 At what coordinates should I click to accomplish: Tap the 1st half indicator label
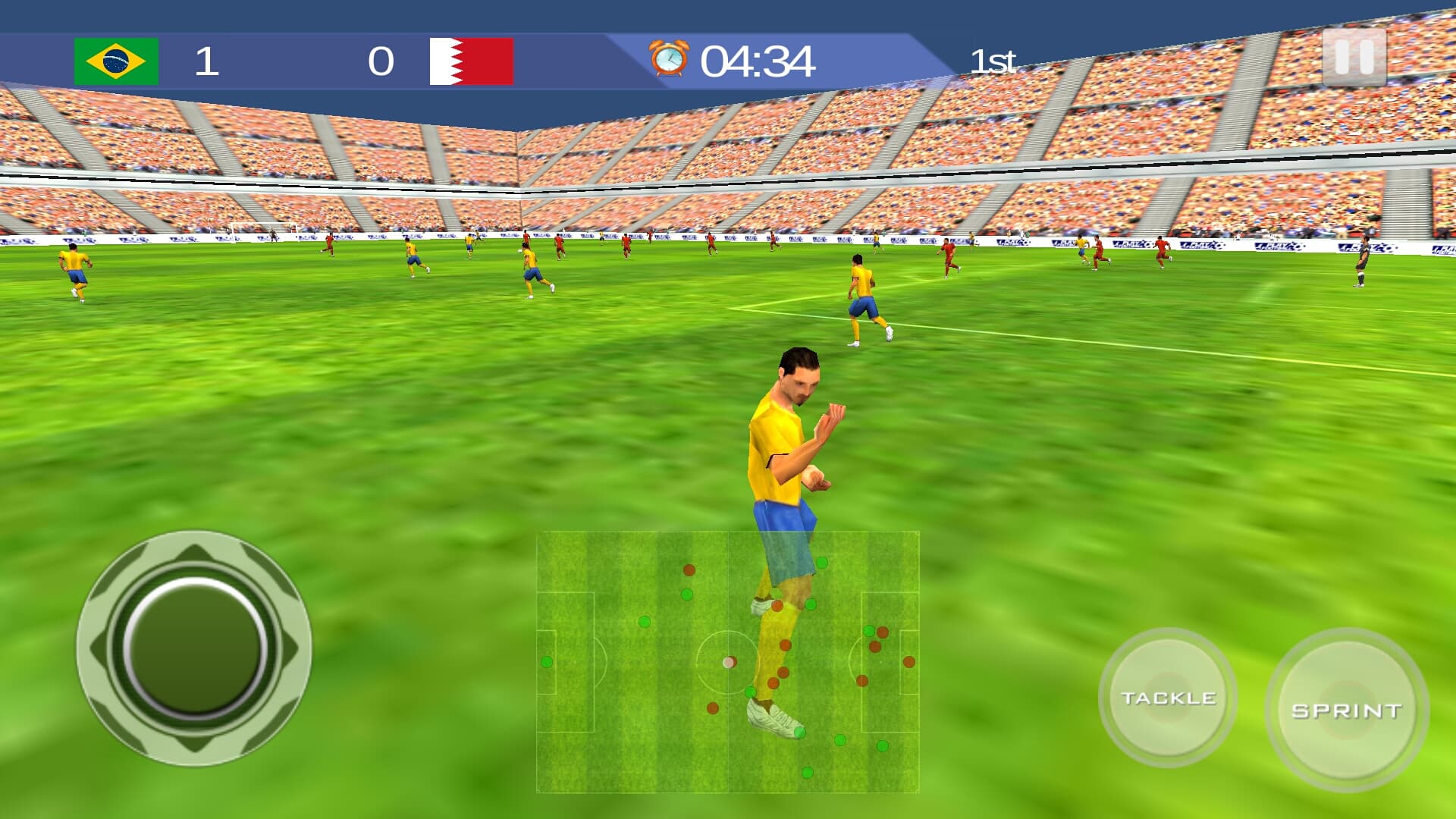click(x=993, y=61)
